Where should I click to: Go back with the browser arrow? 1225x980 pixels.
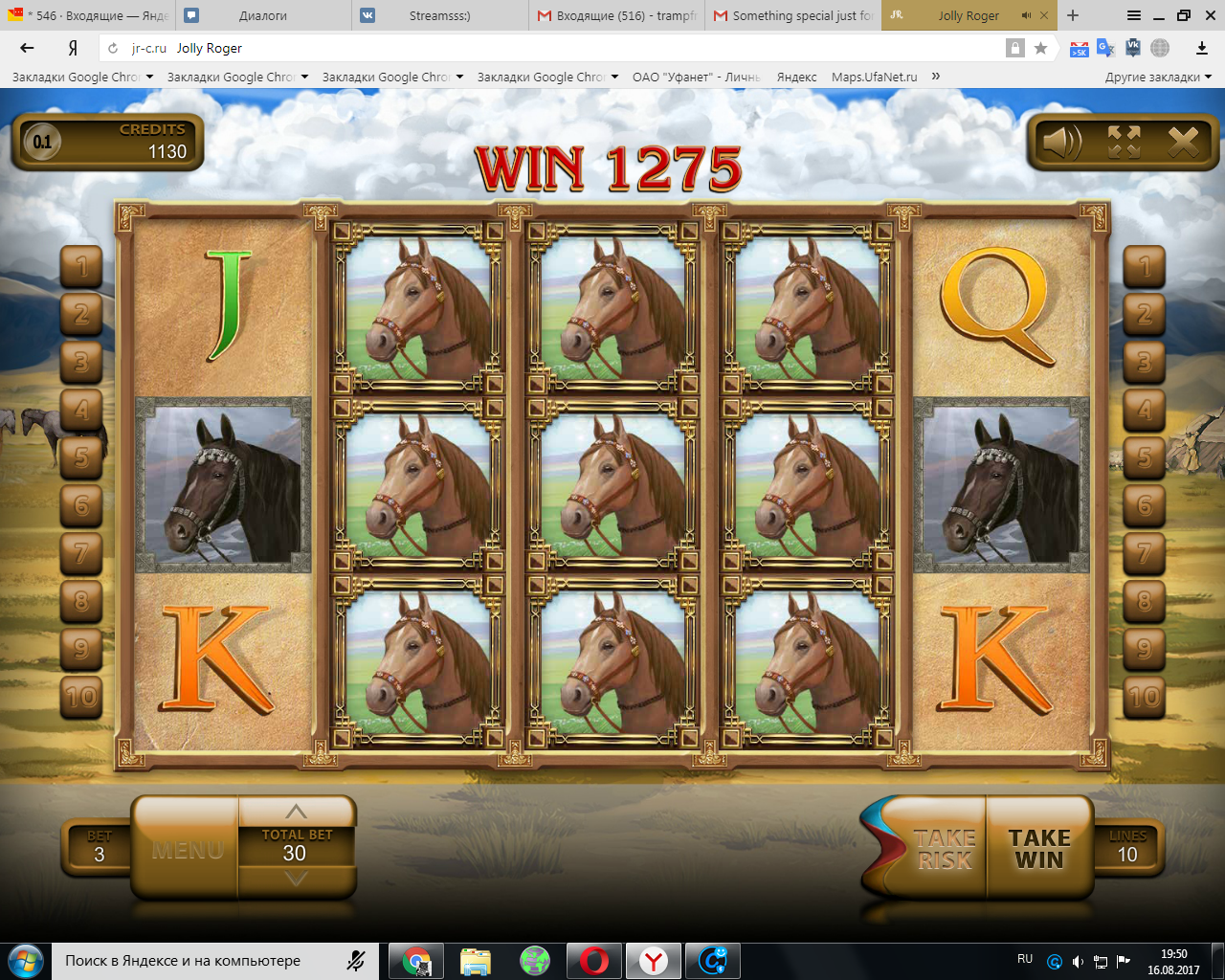pyautogui.click(x=27, y=48)
